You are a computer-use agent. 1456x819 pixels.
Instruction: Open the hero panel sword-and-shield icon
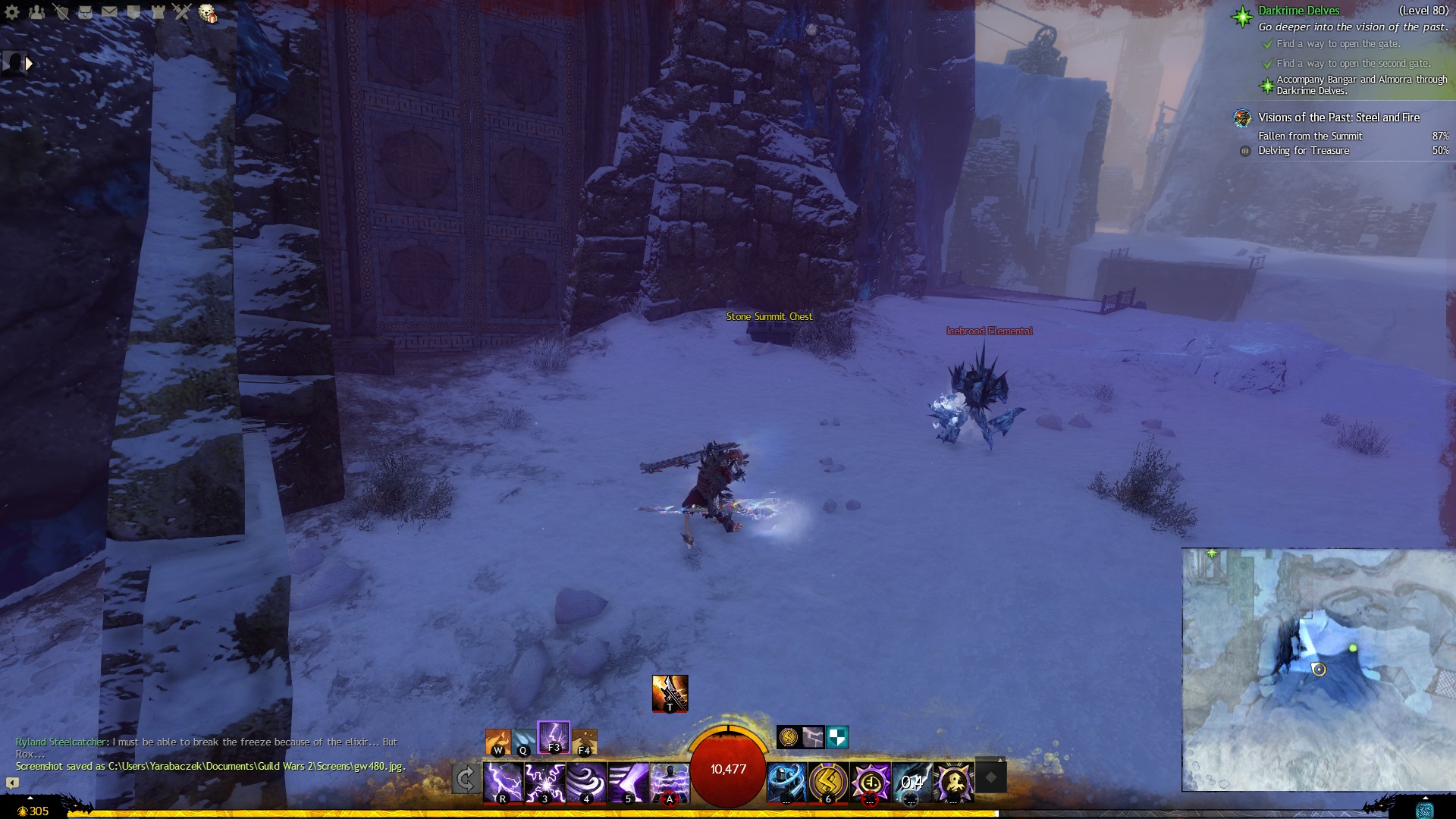coord(61,11)
